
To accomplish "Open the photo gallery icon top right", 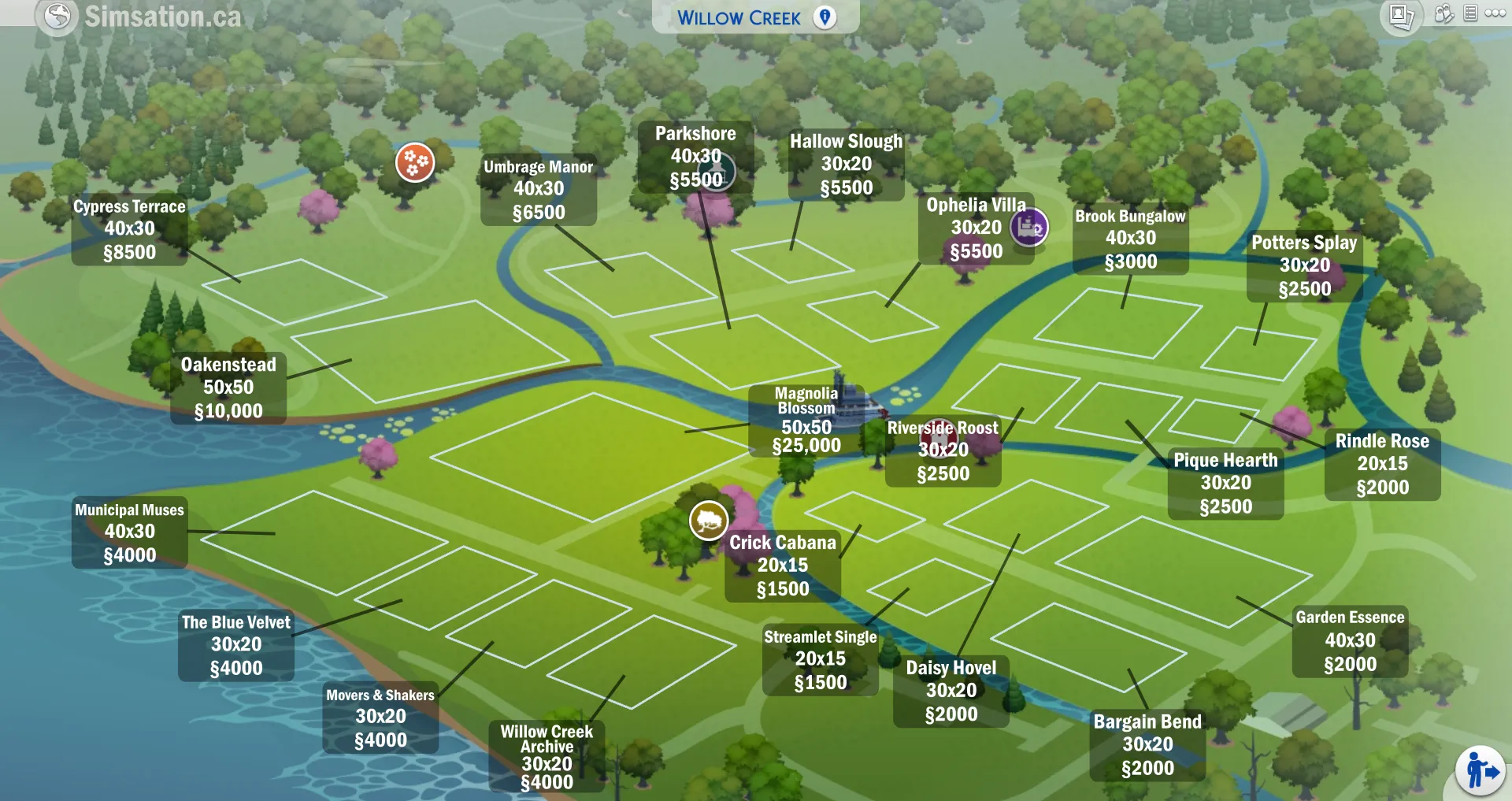I will 1403,14.
